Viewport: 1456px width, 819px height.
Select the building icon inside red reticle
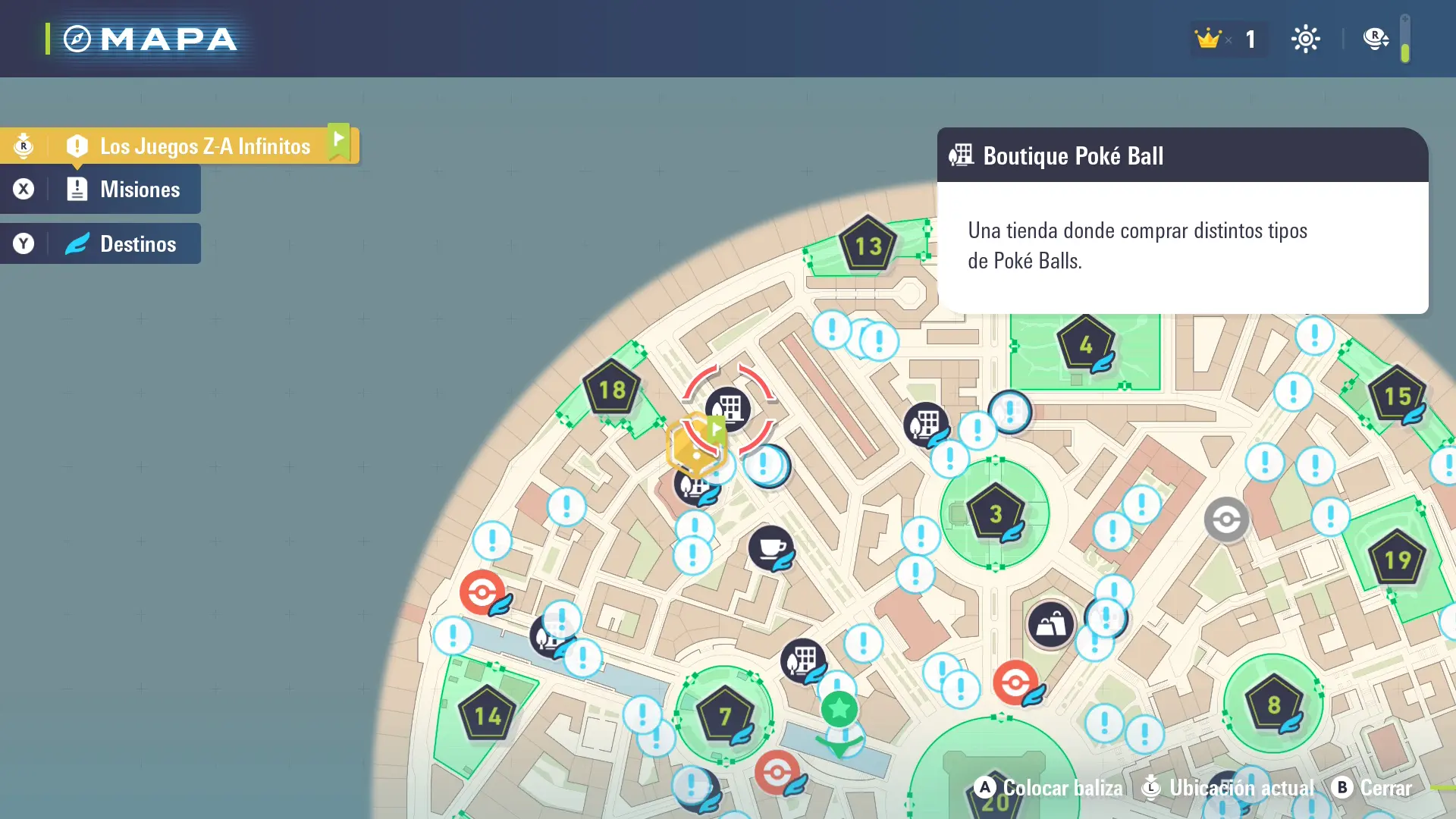pos(728,408)
